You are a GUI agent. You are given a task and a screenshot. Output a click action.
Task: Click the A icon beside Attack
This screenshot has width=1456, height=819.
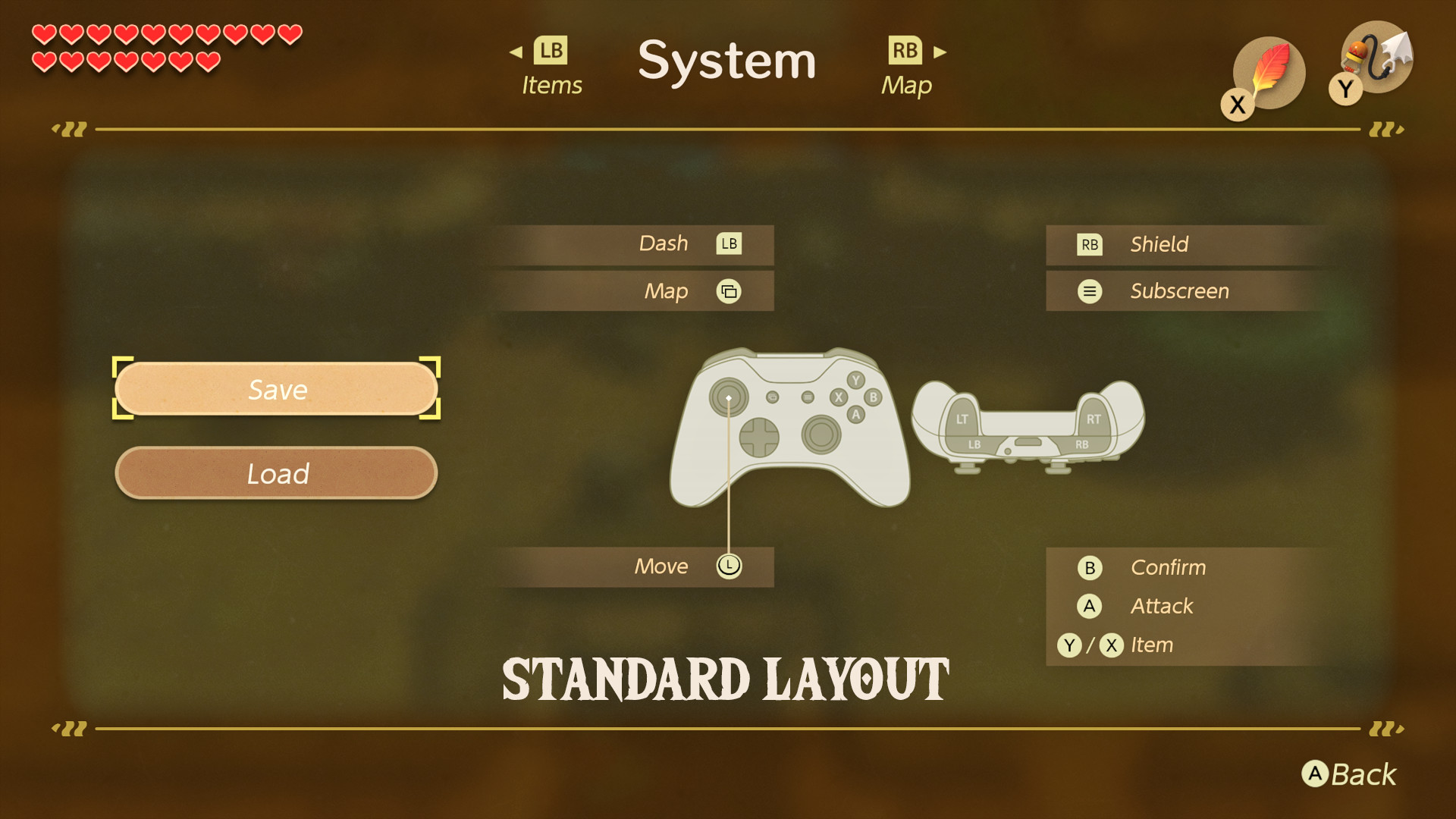click(1090, 606)
